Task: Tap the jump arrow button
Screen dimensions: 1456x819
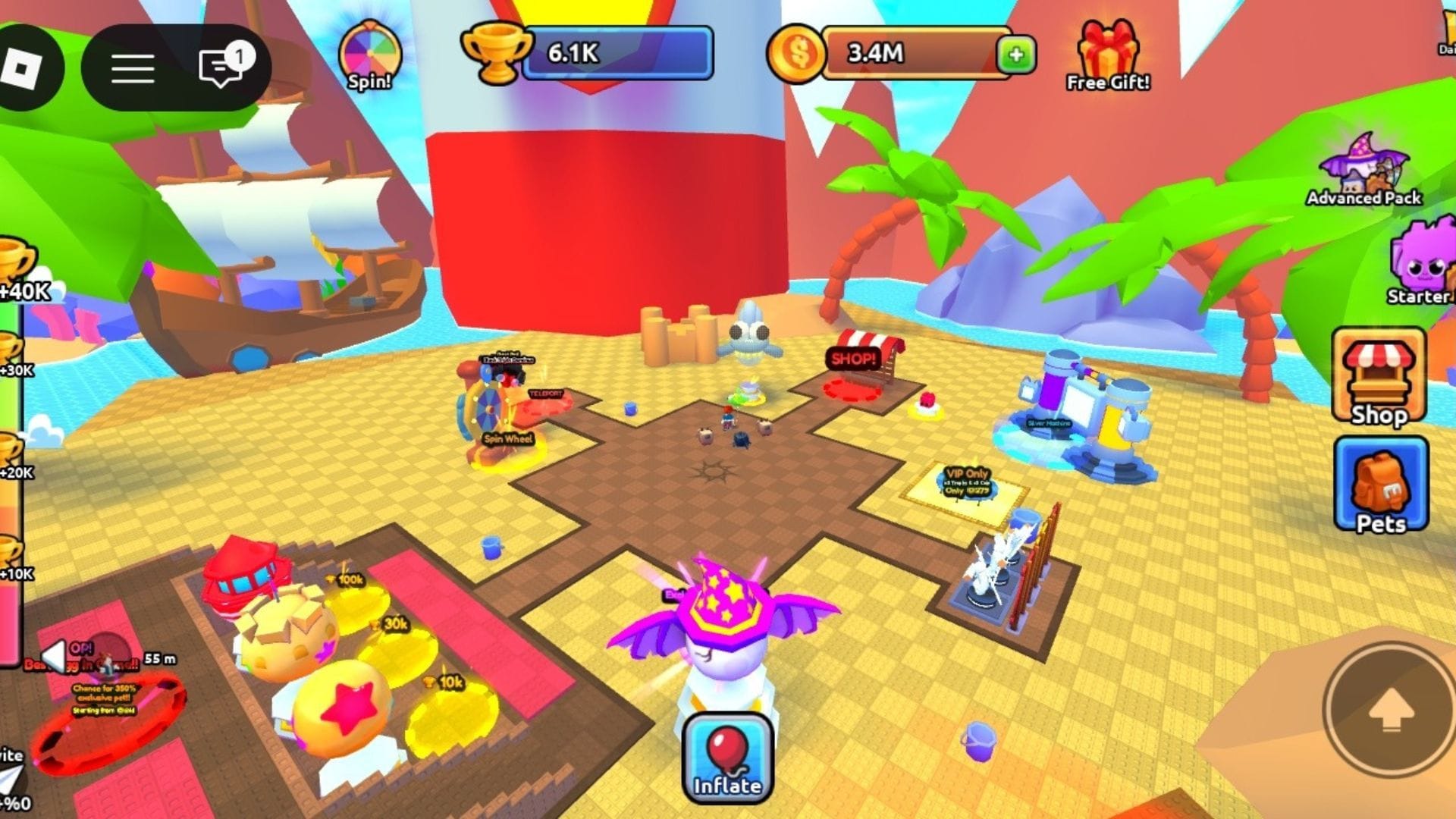Action: (x=1389, y=711)
